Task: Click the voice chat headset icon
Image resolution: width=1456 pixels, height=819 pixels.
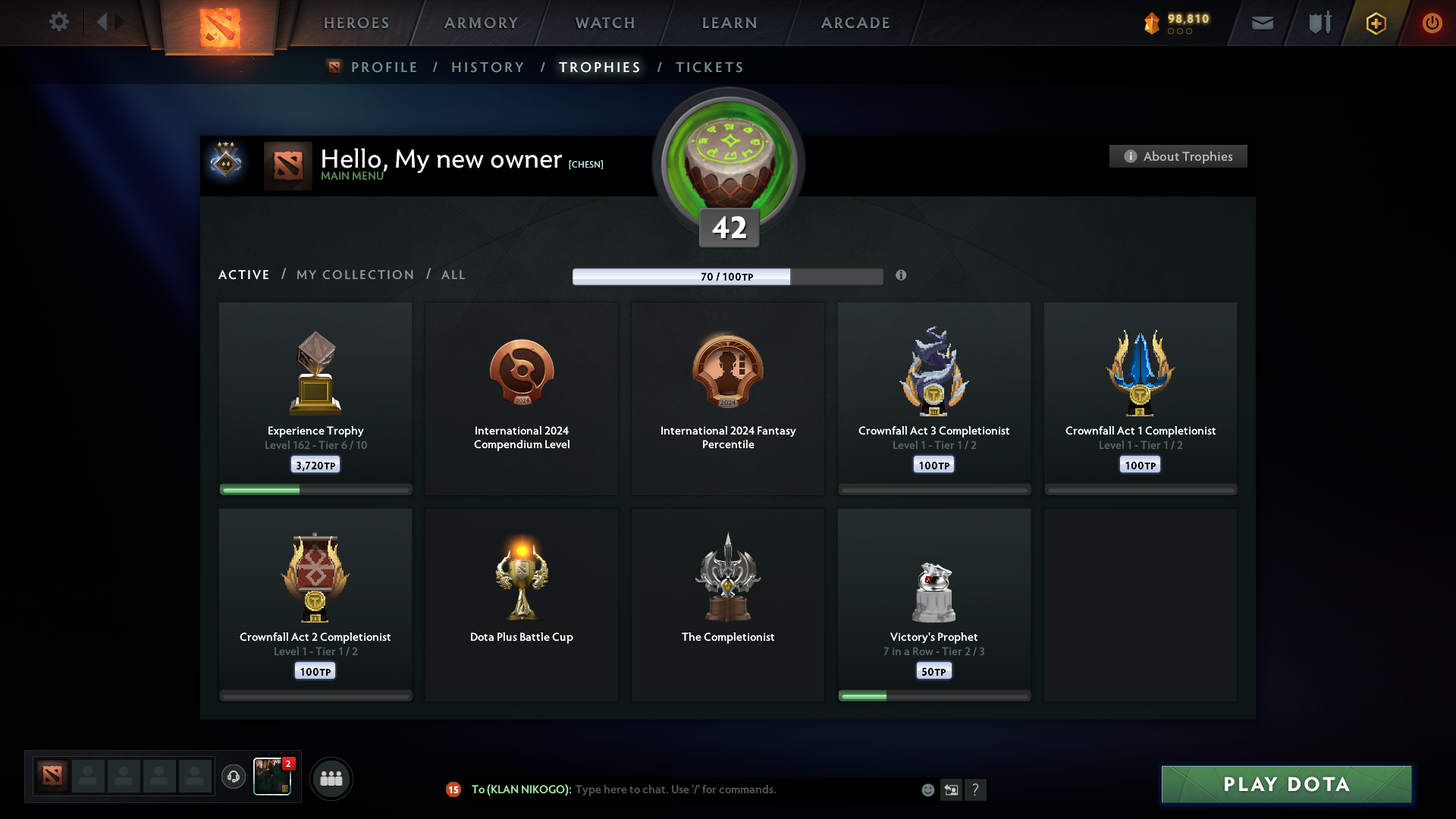Action: pos(234,777)
